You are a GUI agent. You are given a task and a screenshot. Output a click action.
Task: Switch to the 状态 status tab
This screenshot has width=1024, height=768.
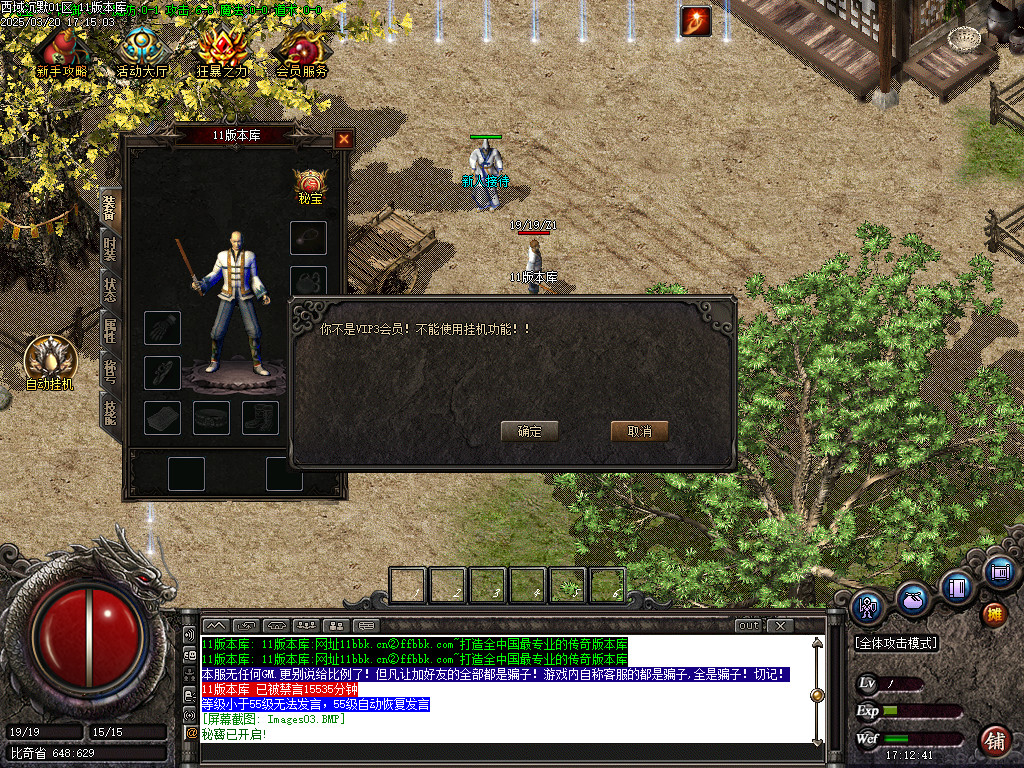109,288
